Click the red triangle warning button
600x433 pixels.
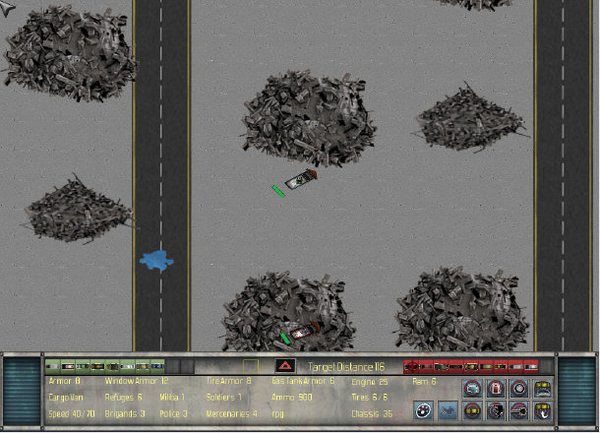coord(285,366)
